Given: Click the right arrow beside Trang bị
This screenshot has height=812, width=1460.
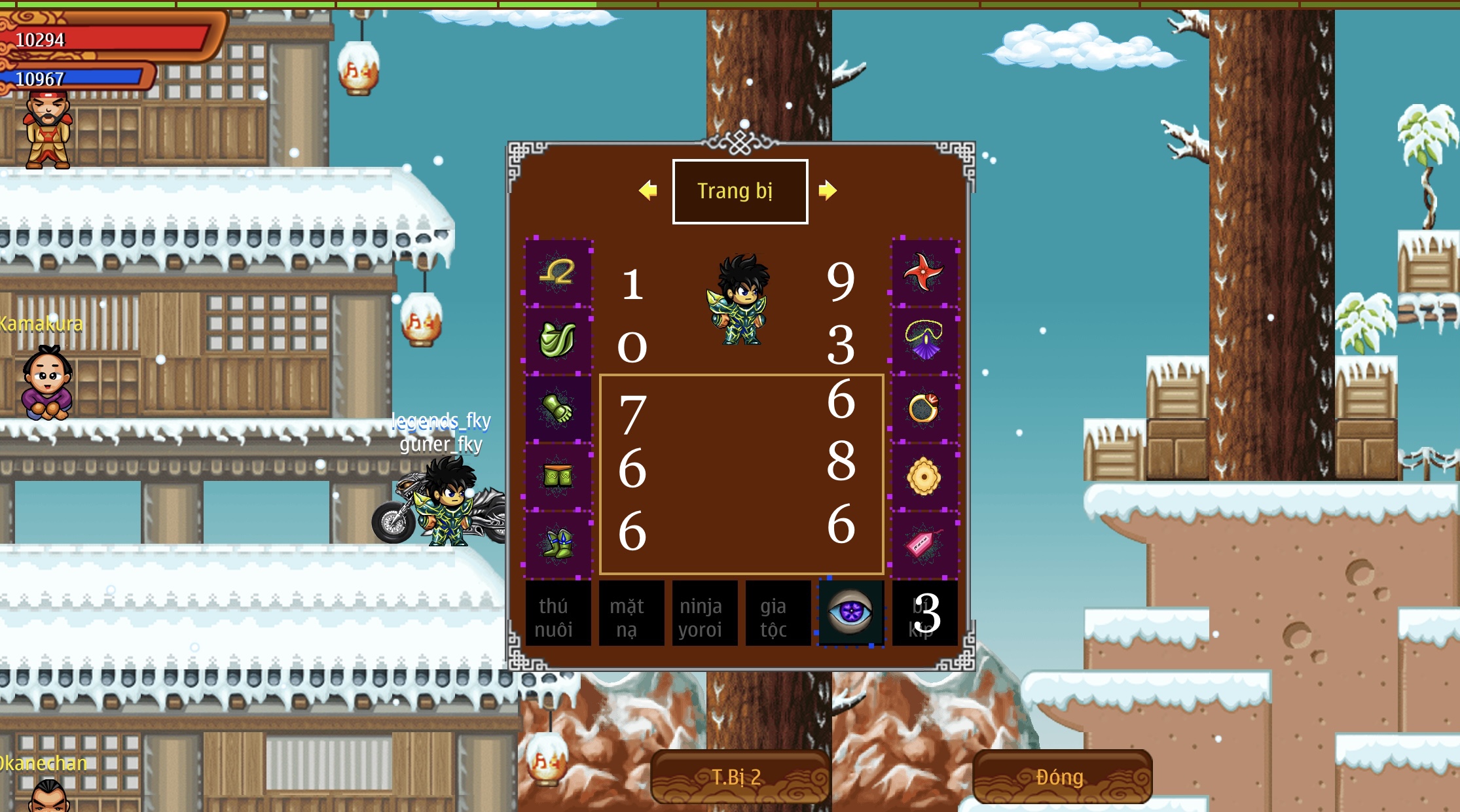Looking at the screenshot, I should pyautogui.click(x=830, y=190).
